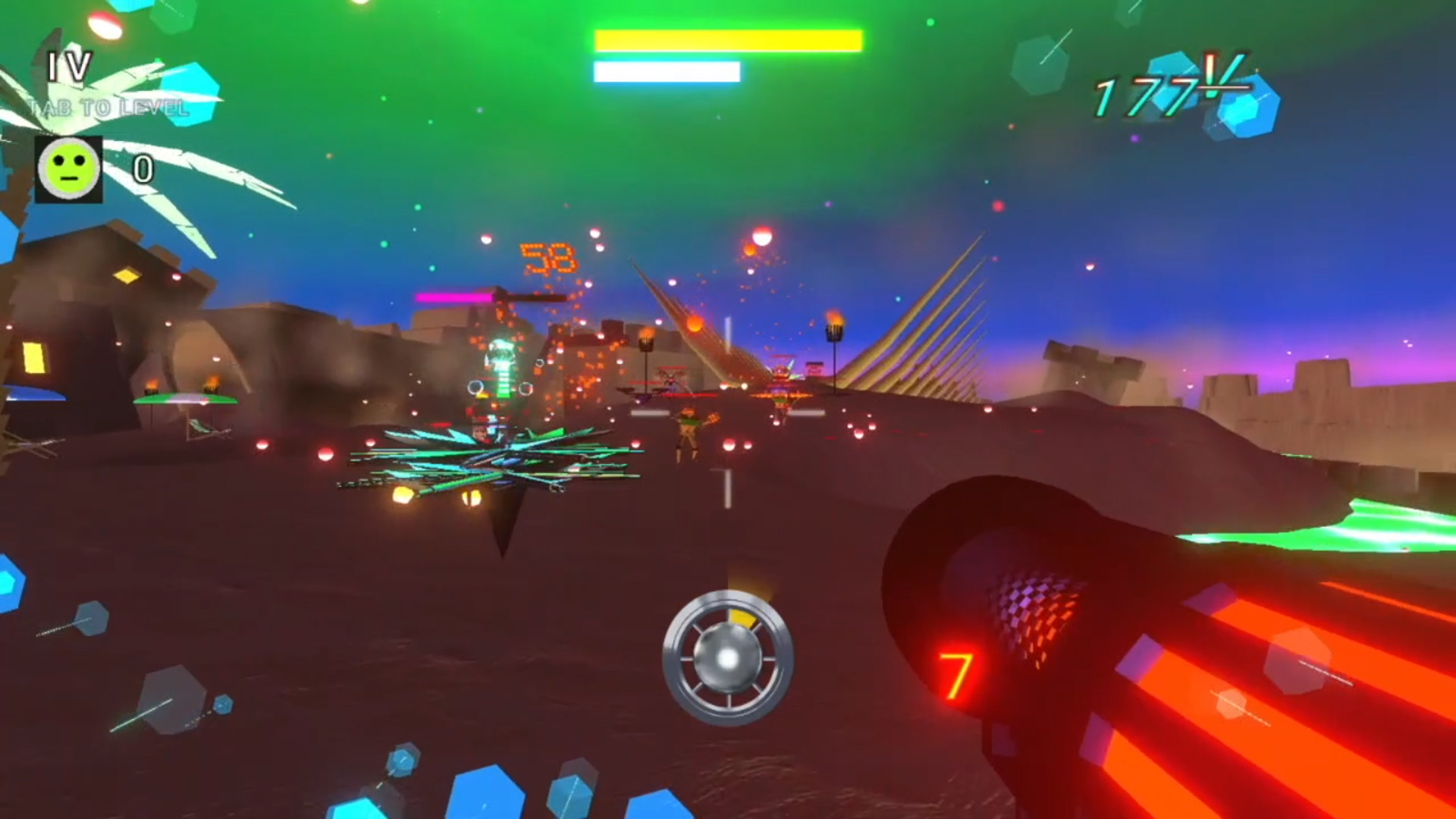Click the zero counter beside the smiley

coord(143,168)
